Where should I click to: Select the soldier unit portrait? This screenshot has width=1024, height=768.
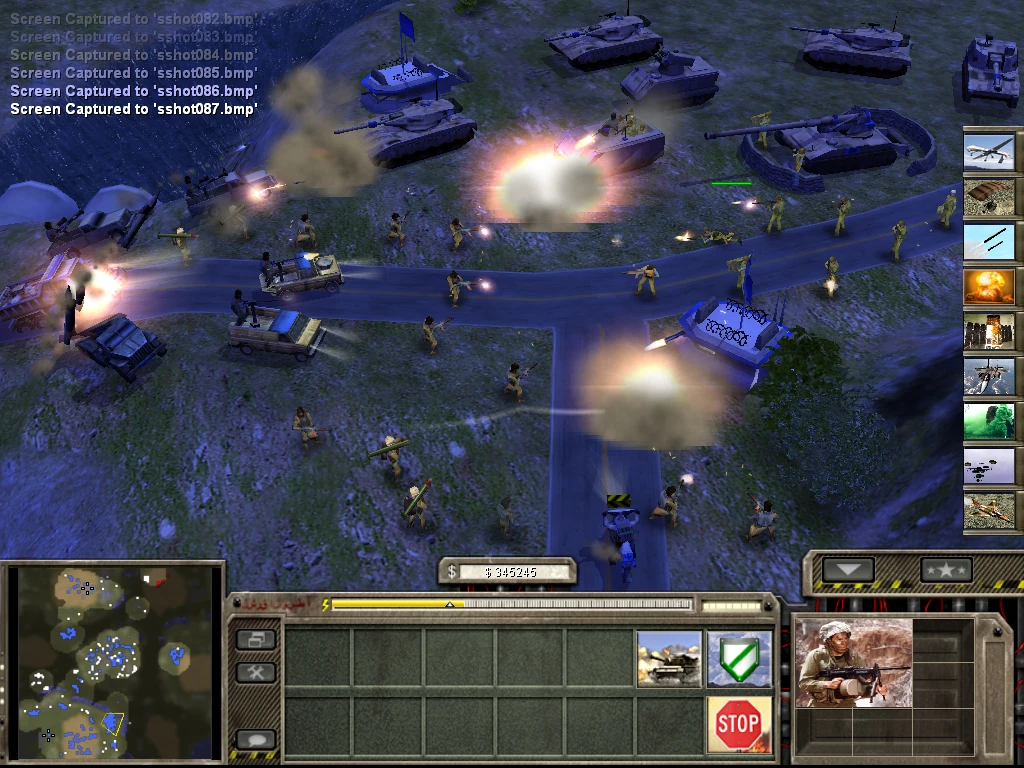tap(854, 663)
